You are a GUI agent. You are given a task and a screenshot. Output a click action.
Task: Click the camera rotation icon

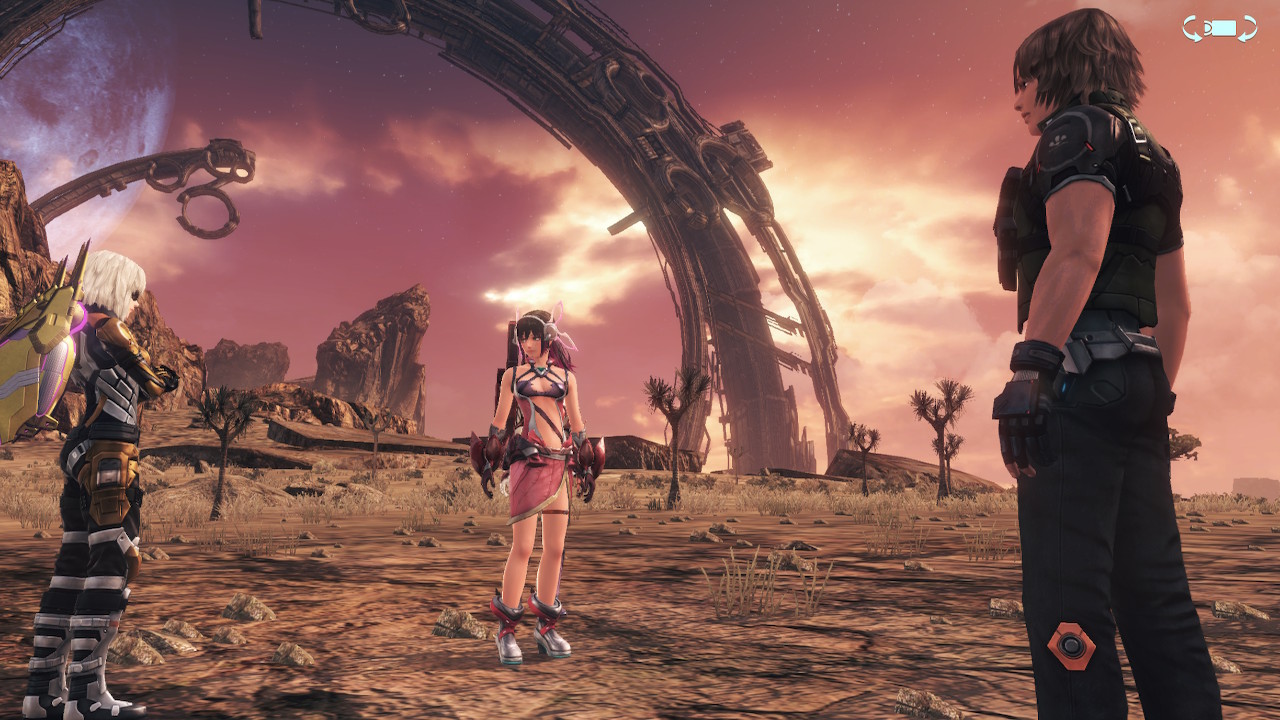click(x=1219, y=28)
